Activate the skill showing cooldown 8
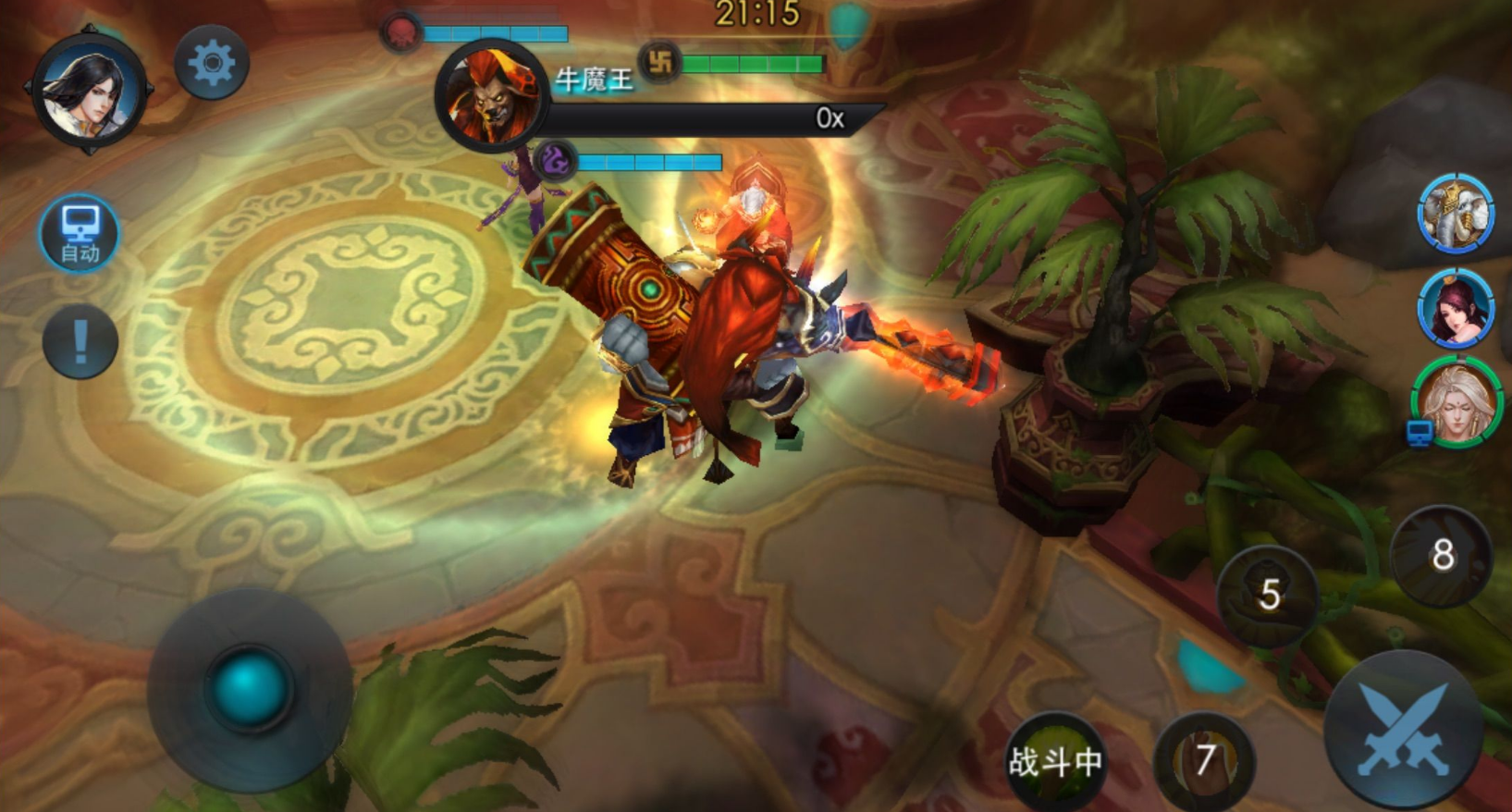 [1441, 556]
